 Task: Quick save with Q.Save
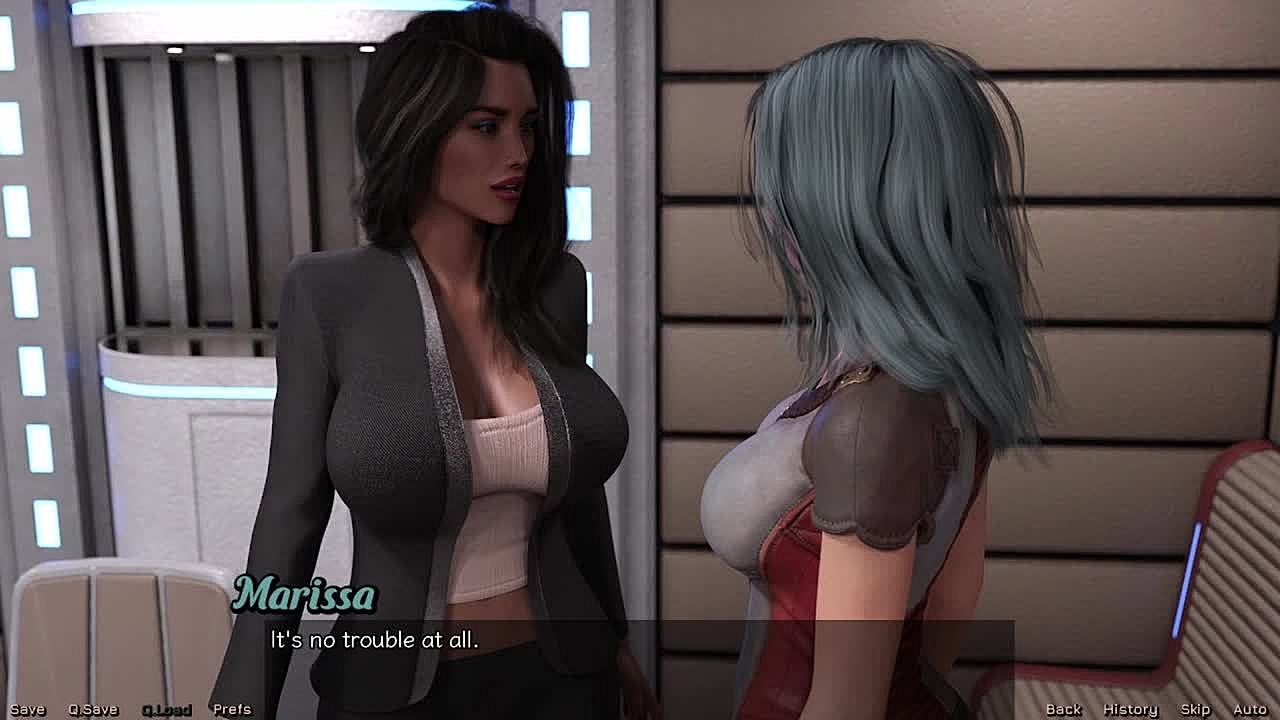pos(93,709)
